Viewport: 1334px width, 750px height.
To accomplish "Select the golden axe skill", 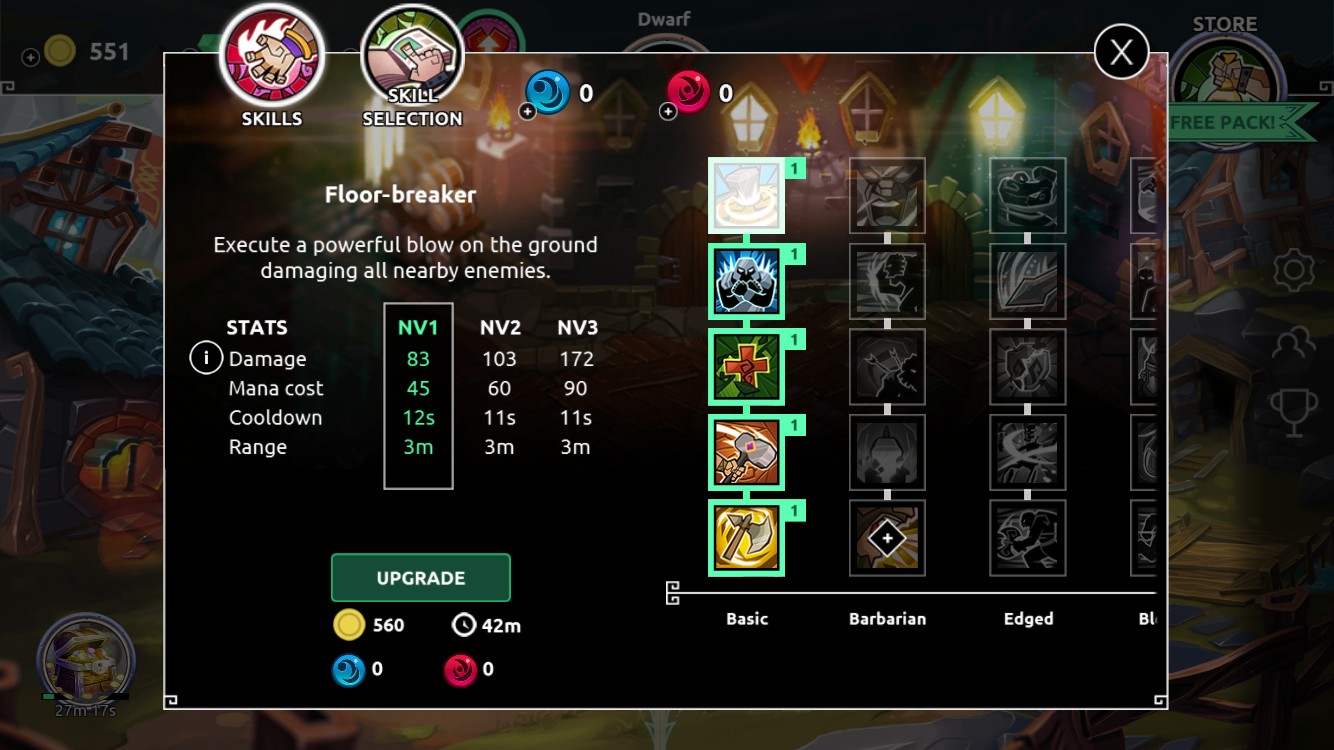I will click(x=746, y=538).
